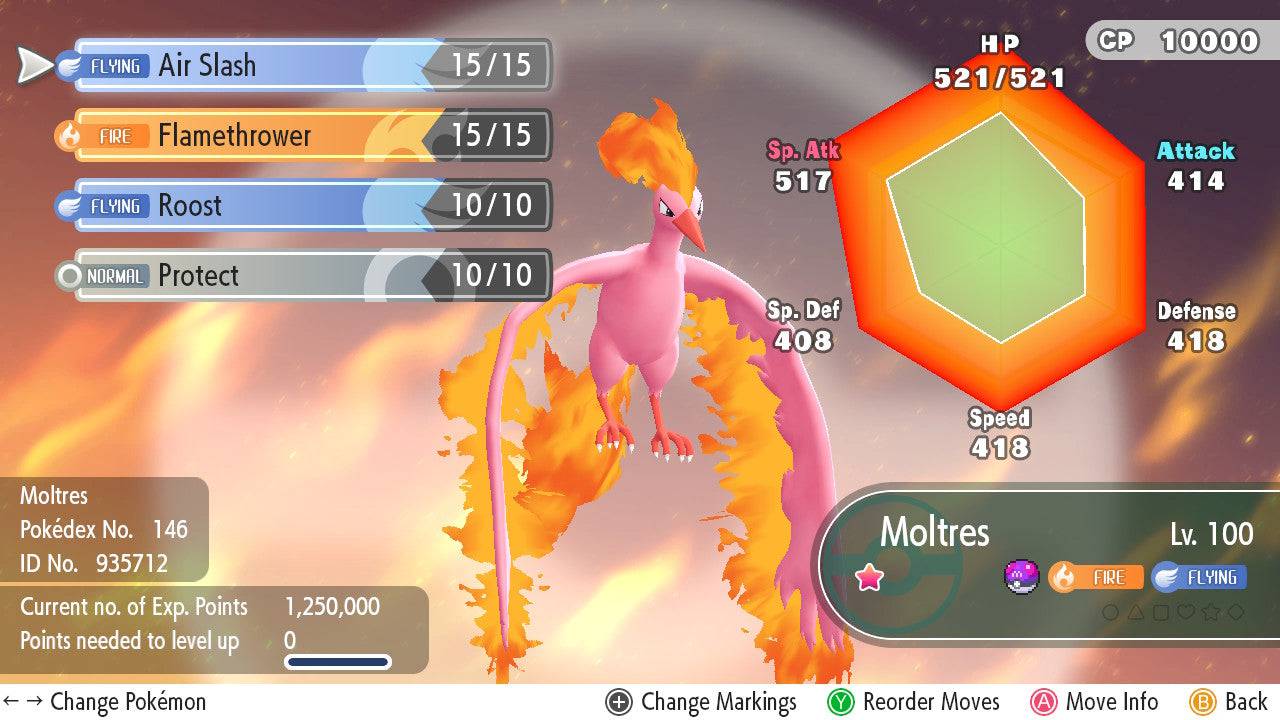This screenshot has width=1280, height=720.
Task: Click the white selection arrow beside Air Slash
Action: pyautogui.click(x=30, y=66)
